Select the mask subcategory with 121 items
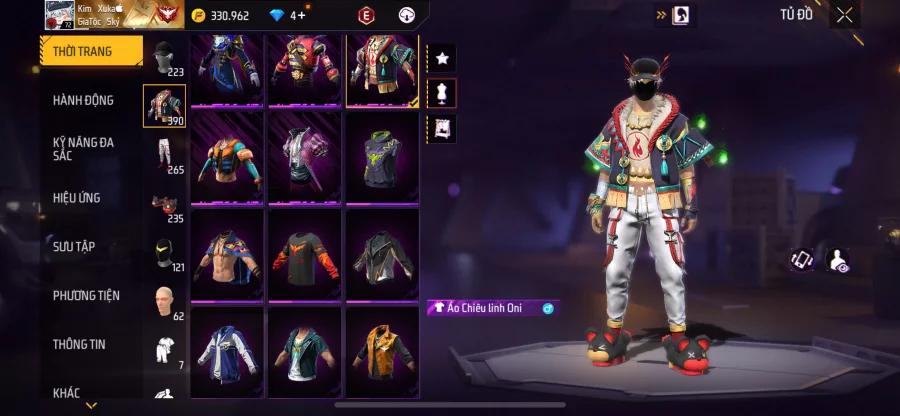Screen dimensions: 900x416 pos(164,253)
